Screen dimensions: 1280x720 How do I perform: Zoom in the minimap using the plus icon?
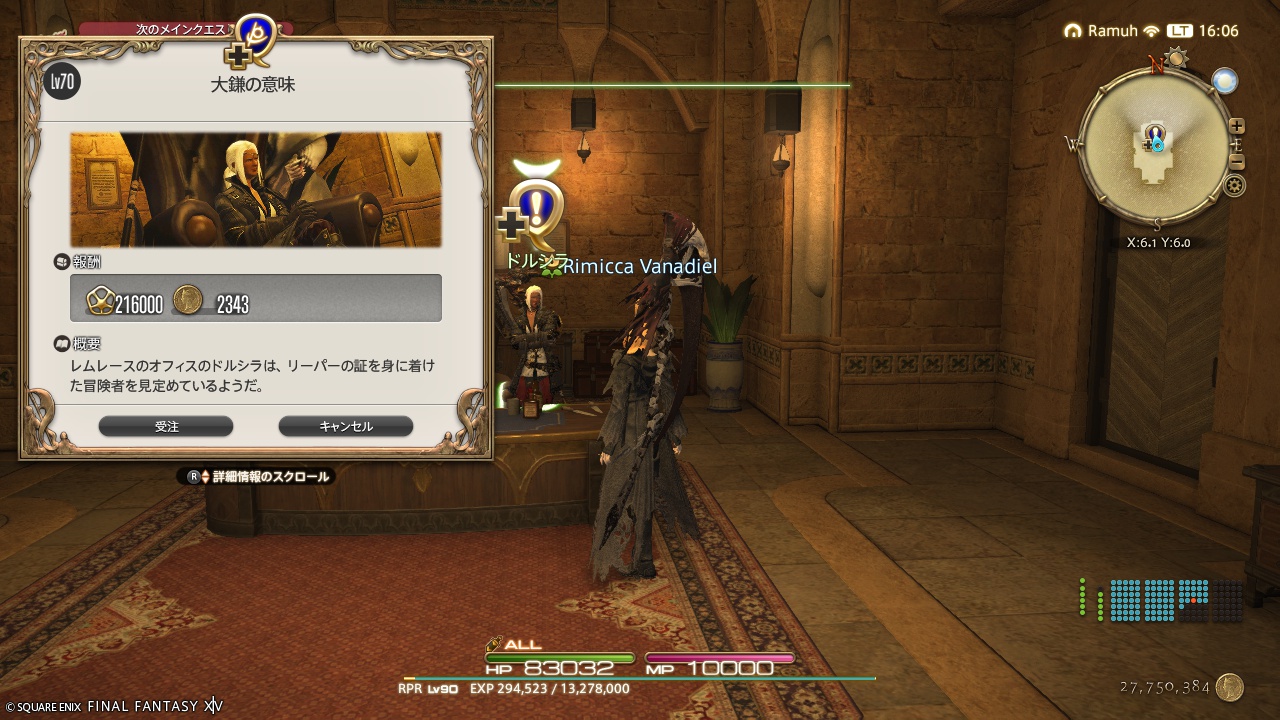point(1236,125)
